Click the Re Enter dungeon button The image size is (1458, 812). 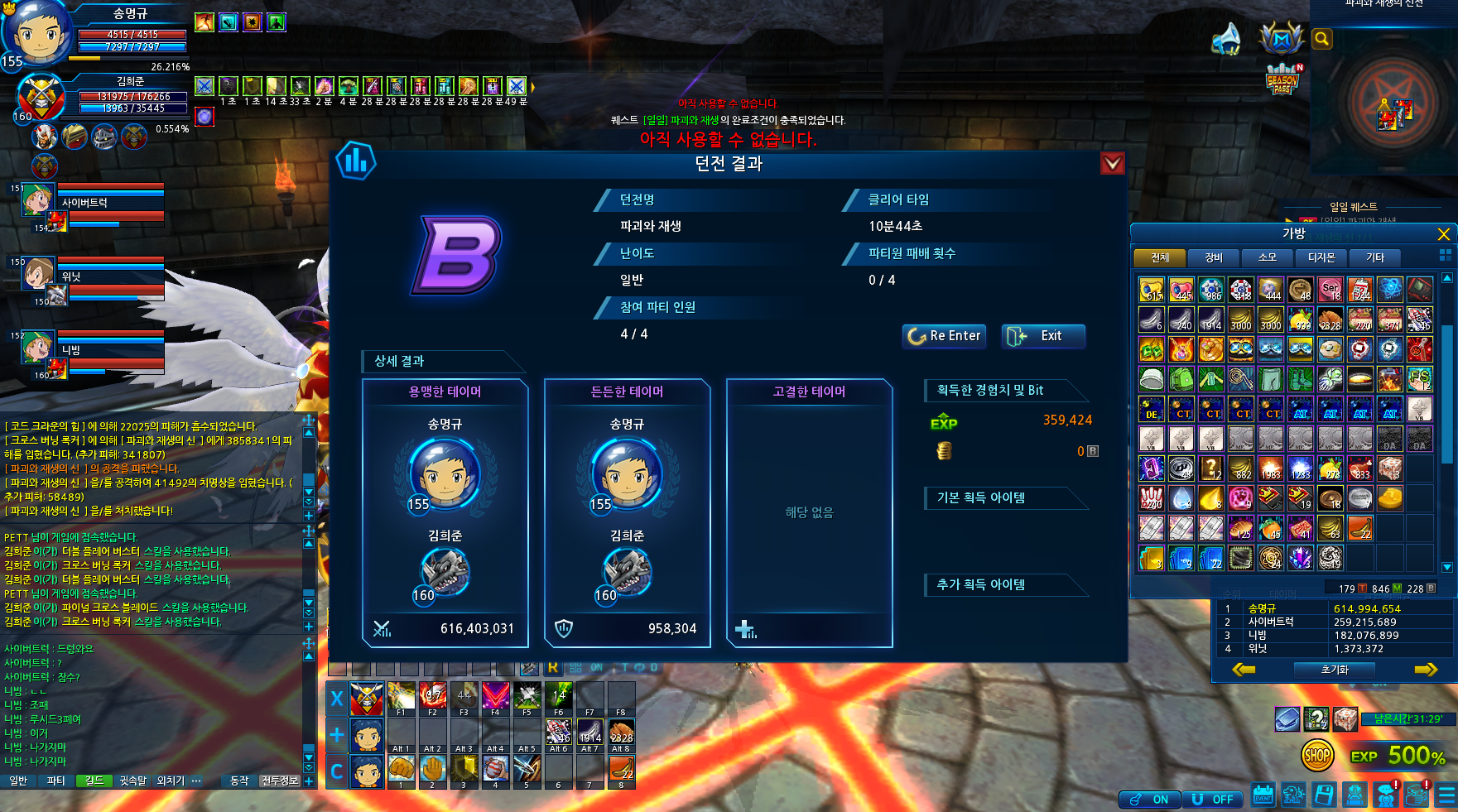pyautogui.click(x=944, y=336)
